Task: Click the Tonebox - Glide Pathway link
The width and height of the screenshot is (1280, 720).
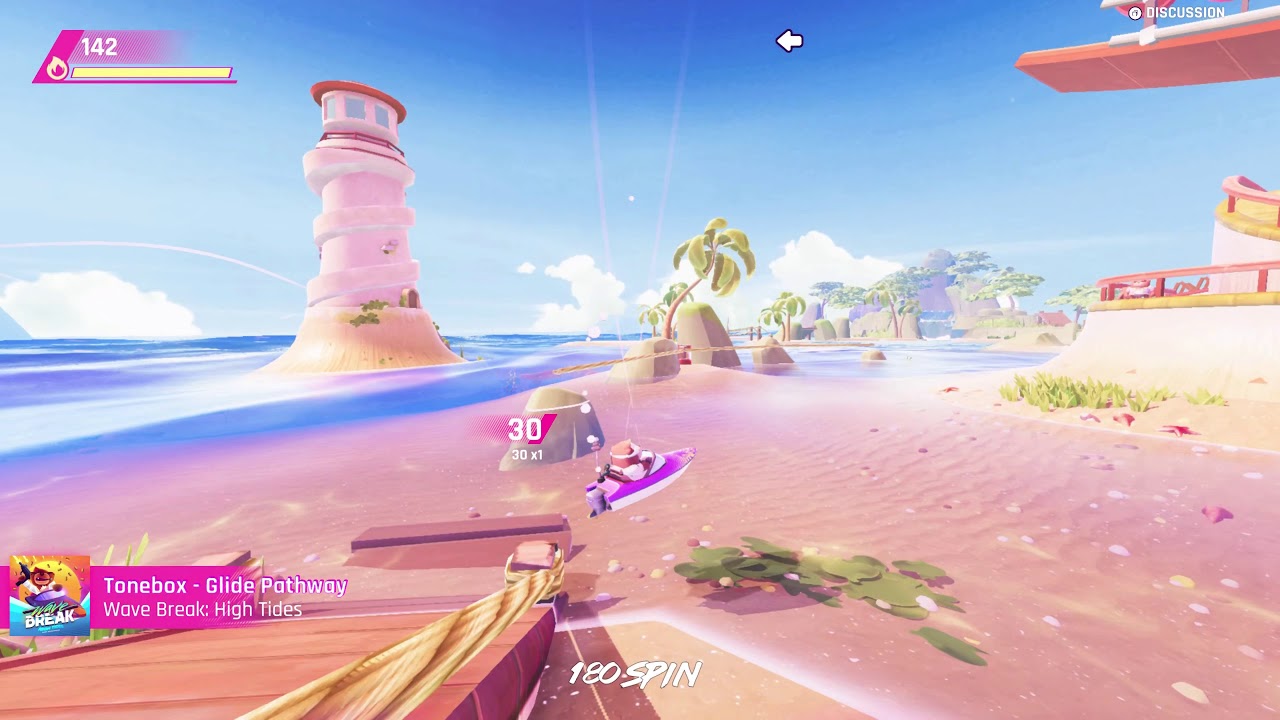Action: coord(225,586)
